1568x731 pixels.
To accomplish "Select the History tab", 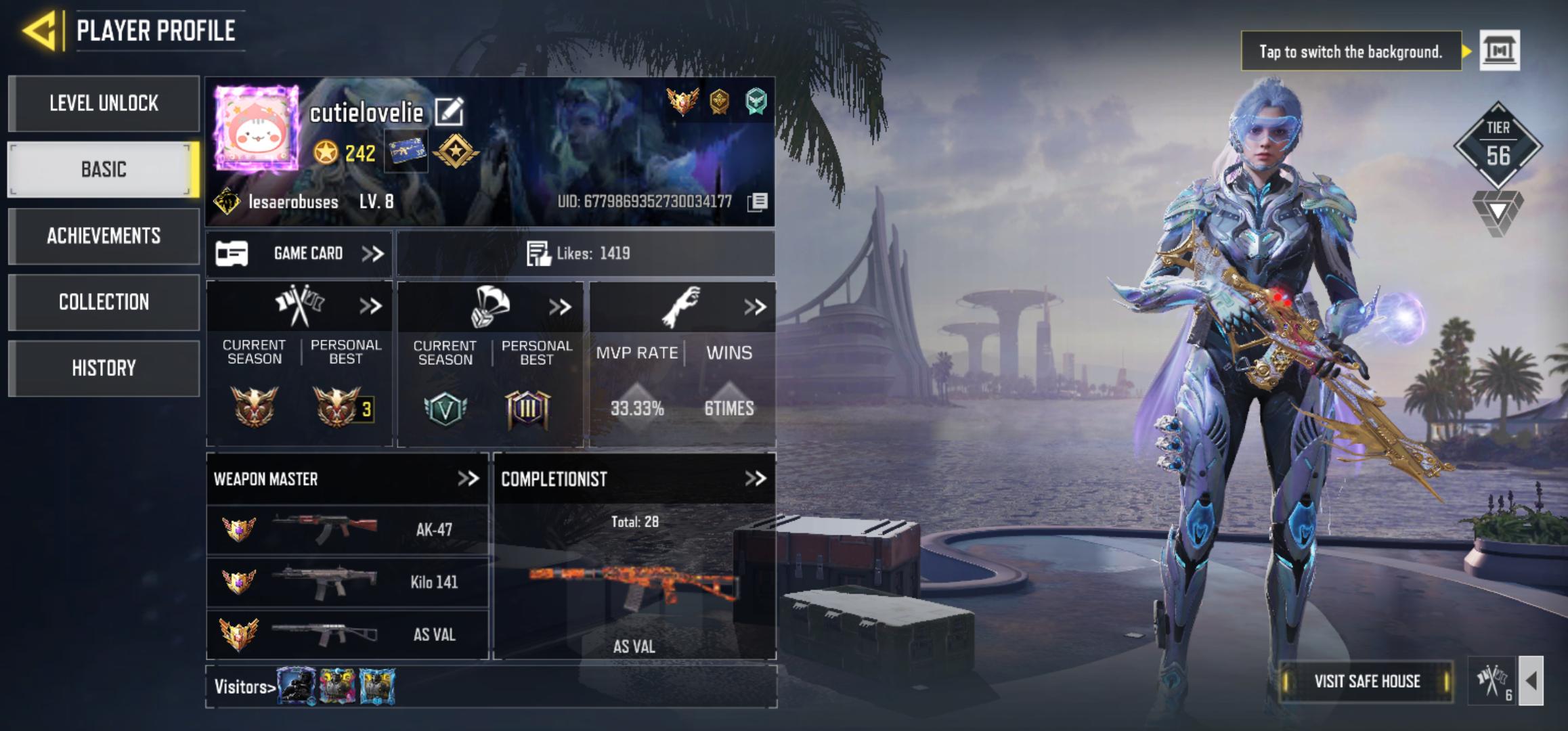I will pyautogui.click(x=103, y=368).
